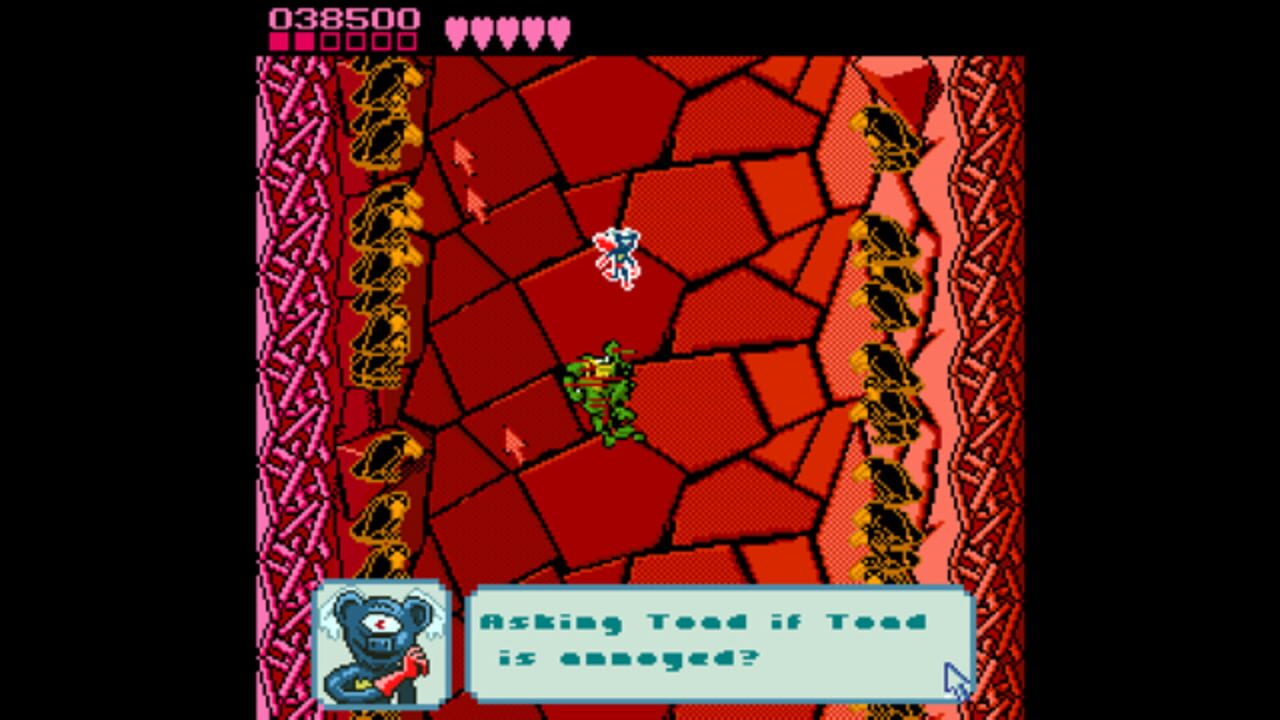Select the middle heart of the health meter
1280x720 pixels.
click(x=508, y=30)
